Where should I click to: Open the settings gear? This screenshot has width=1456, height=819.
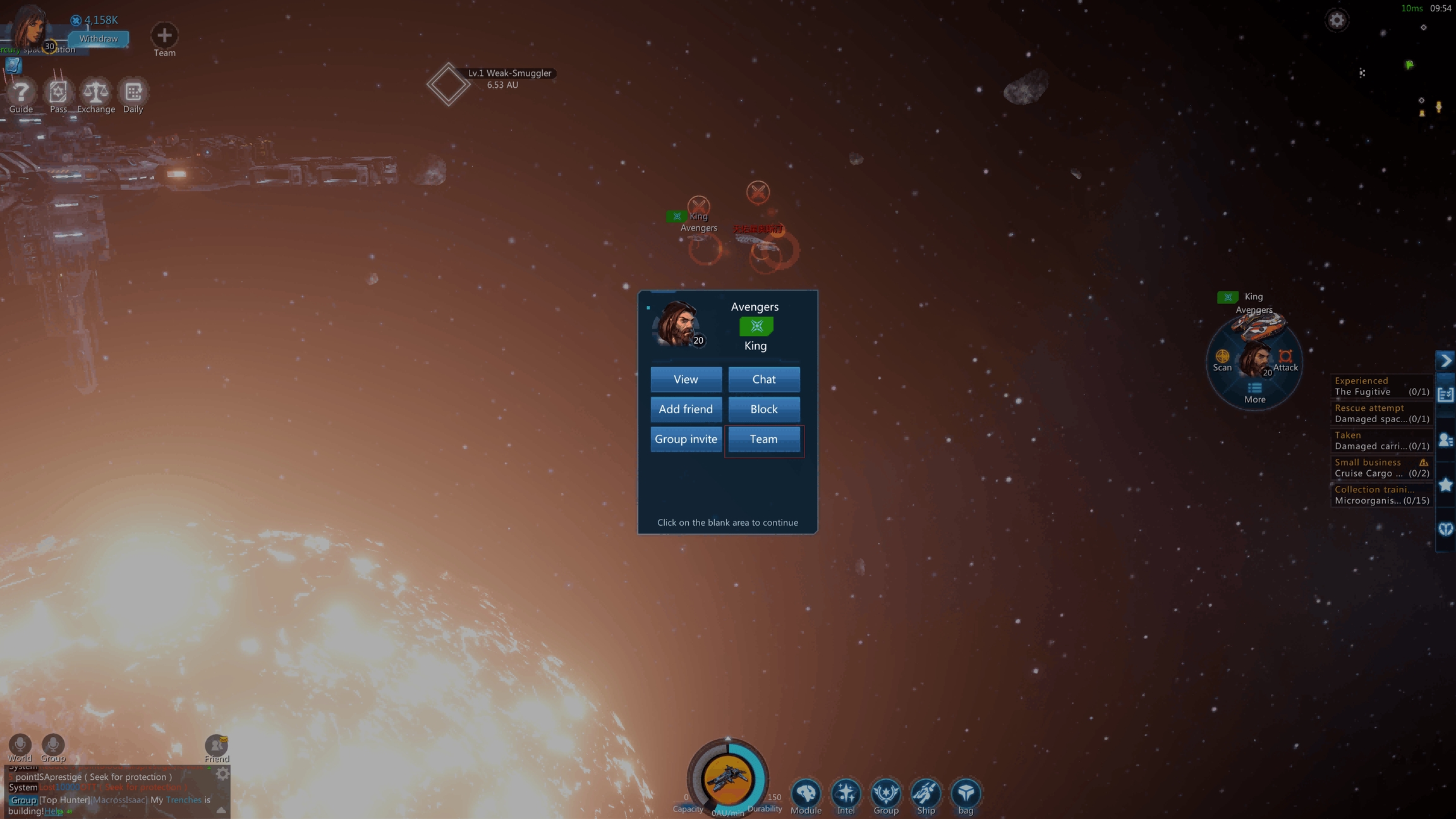click(1336, 20)
